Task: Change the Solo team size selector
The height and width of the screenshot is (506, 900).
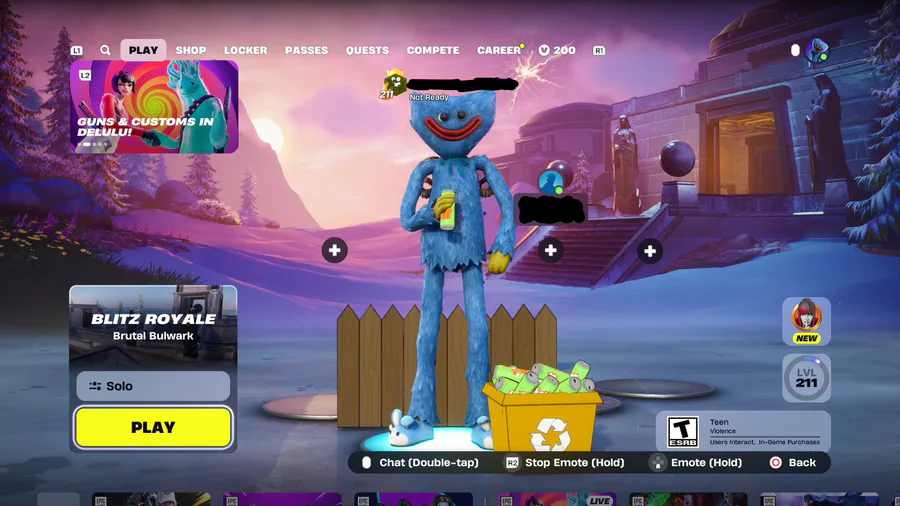Action: (x=153, y=386)
